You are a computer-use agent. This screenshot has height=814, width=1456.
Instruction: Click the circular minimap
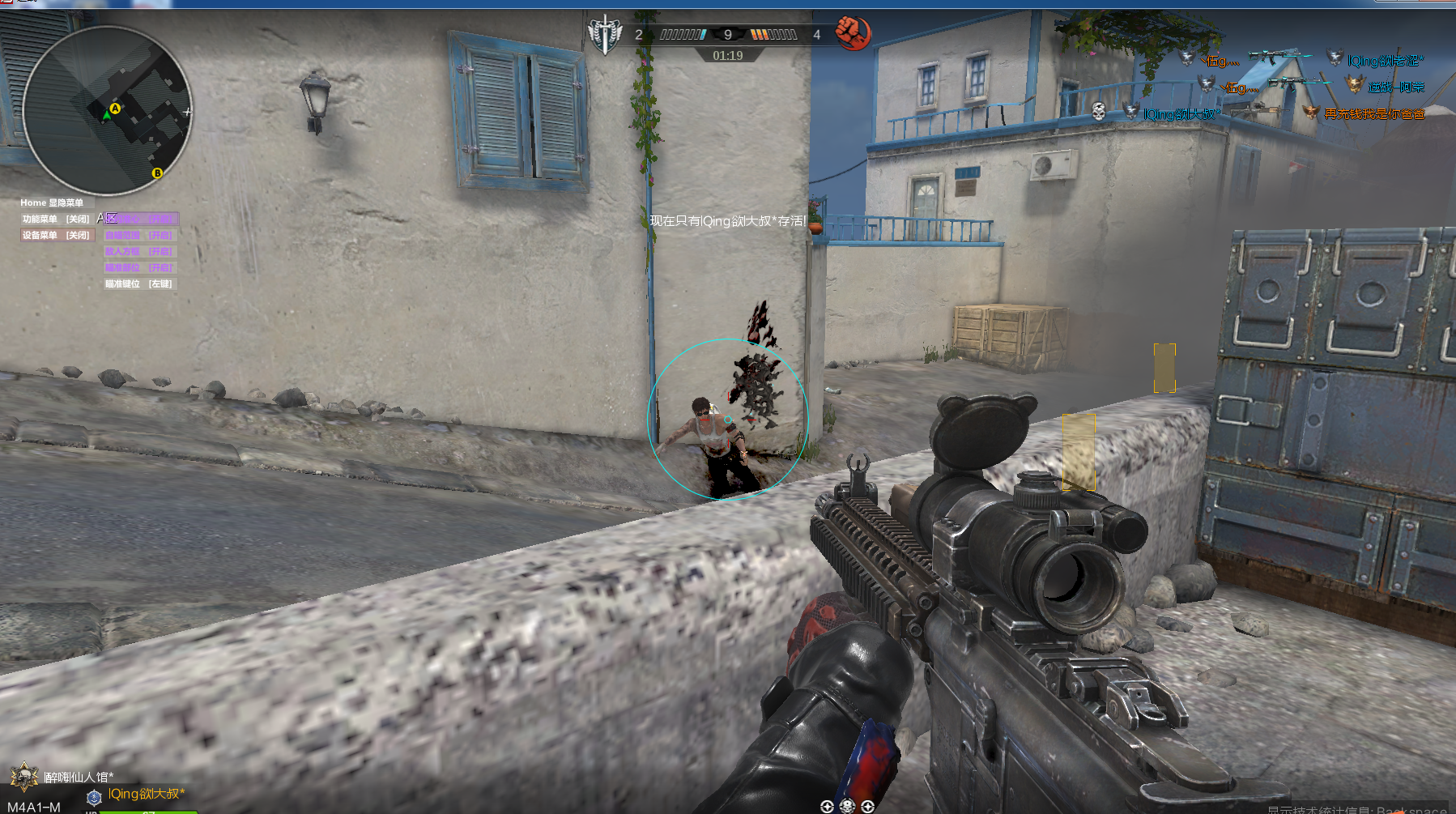pos(107,111)
